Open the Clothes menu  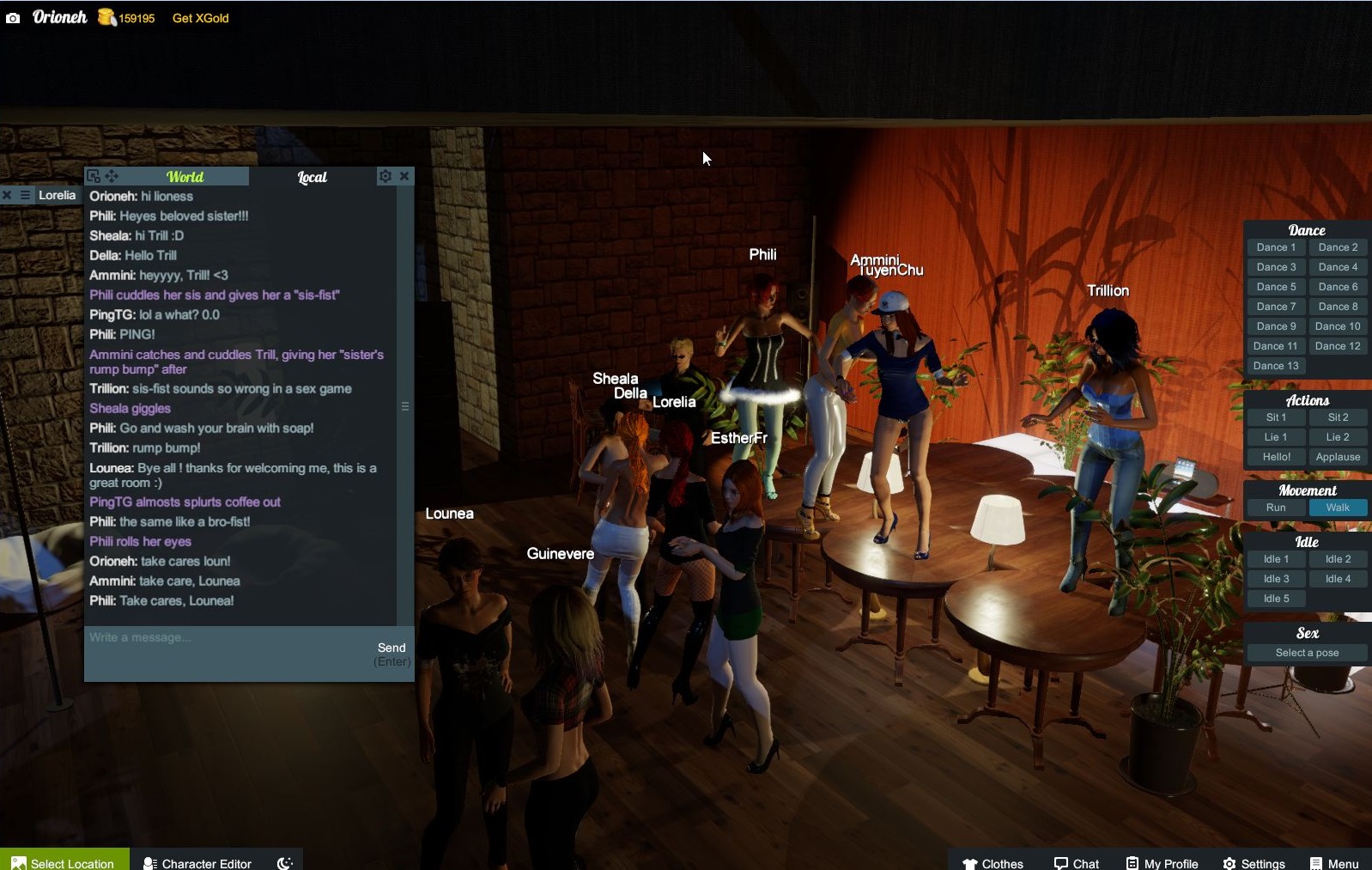pyautogui.click(x=993, y=862)
